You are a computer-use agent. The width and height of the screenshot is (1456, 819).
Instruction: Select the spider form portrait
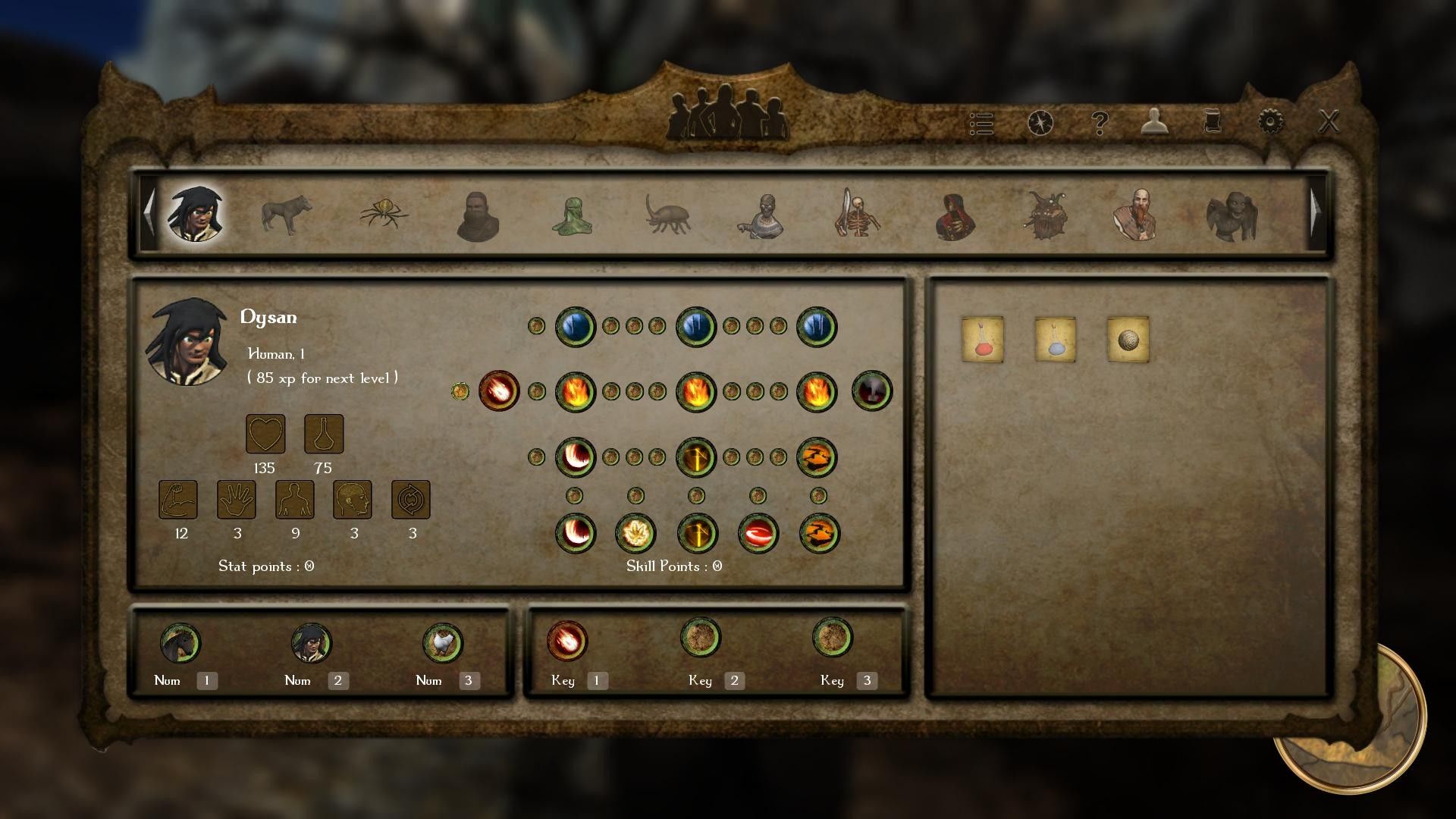point(384,213)
